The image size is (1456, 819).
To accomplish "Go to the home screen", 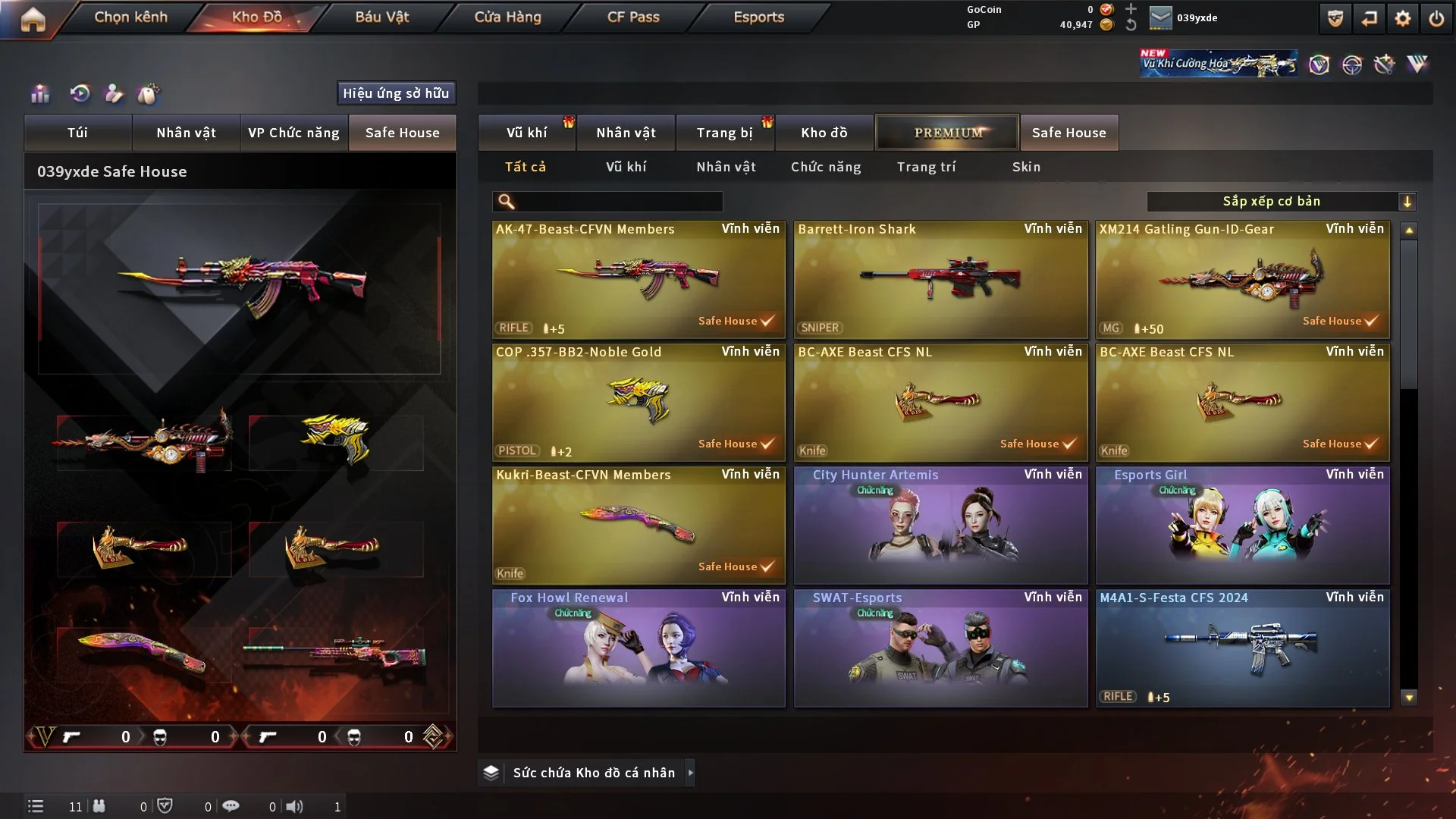I will tap(33, 19).
